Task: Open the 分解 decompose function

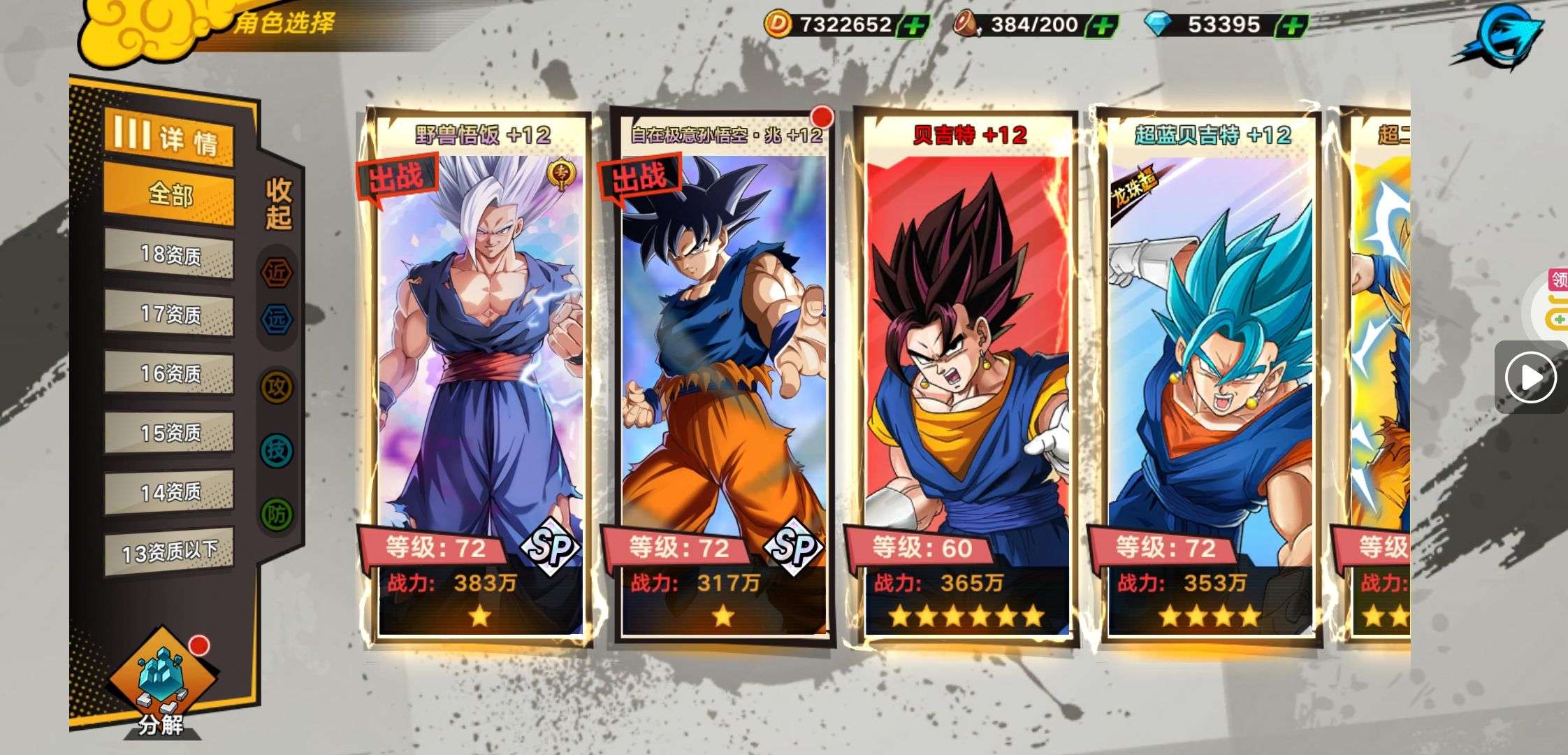Action: (x=161, y=689)
